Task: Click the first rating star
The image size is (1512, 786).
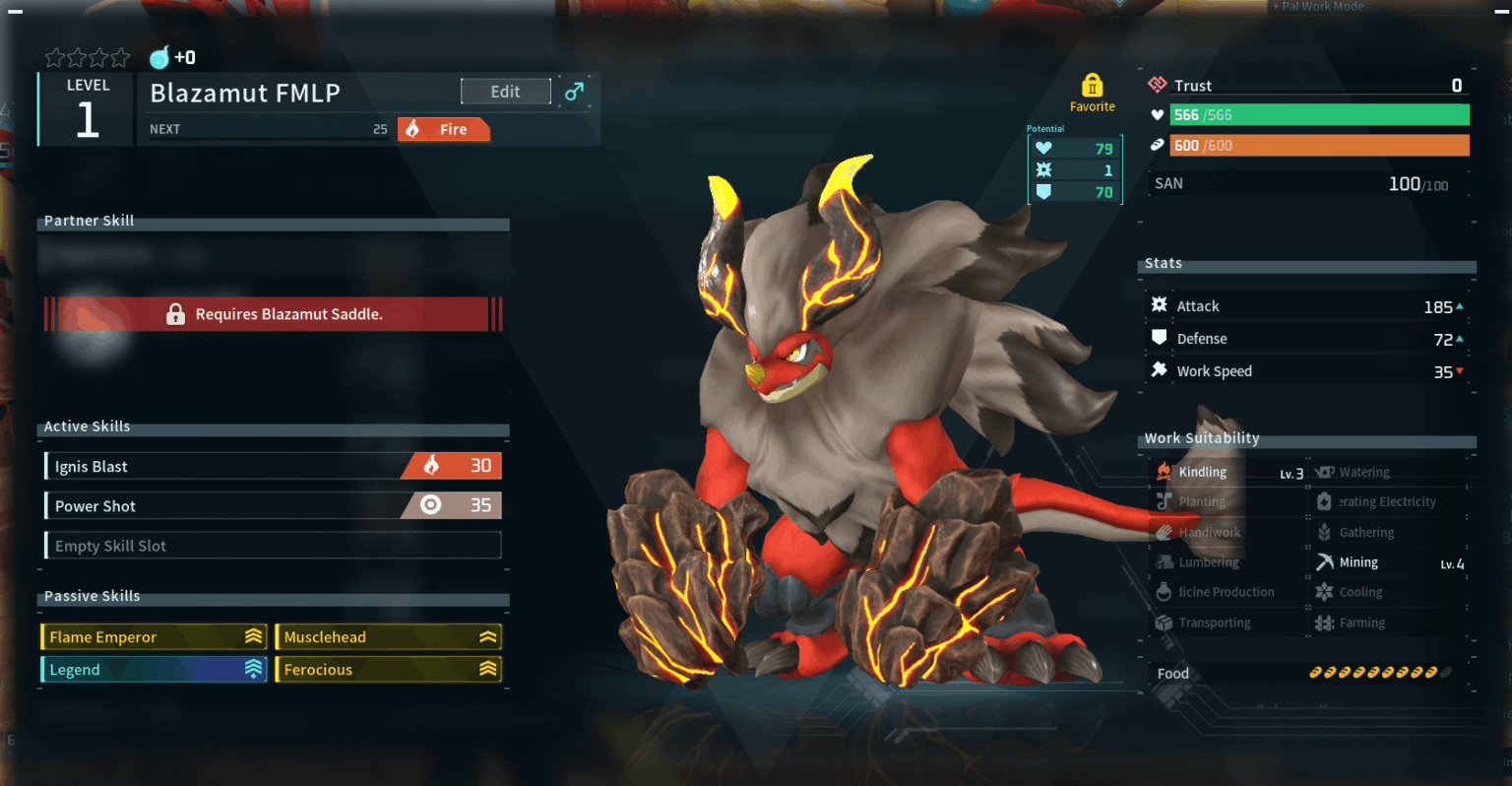Action: click(54, 57)
